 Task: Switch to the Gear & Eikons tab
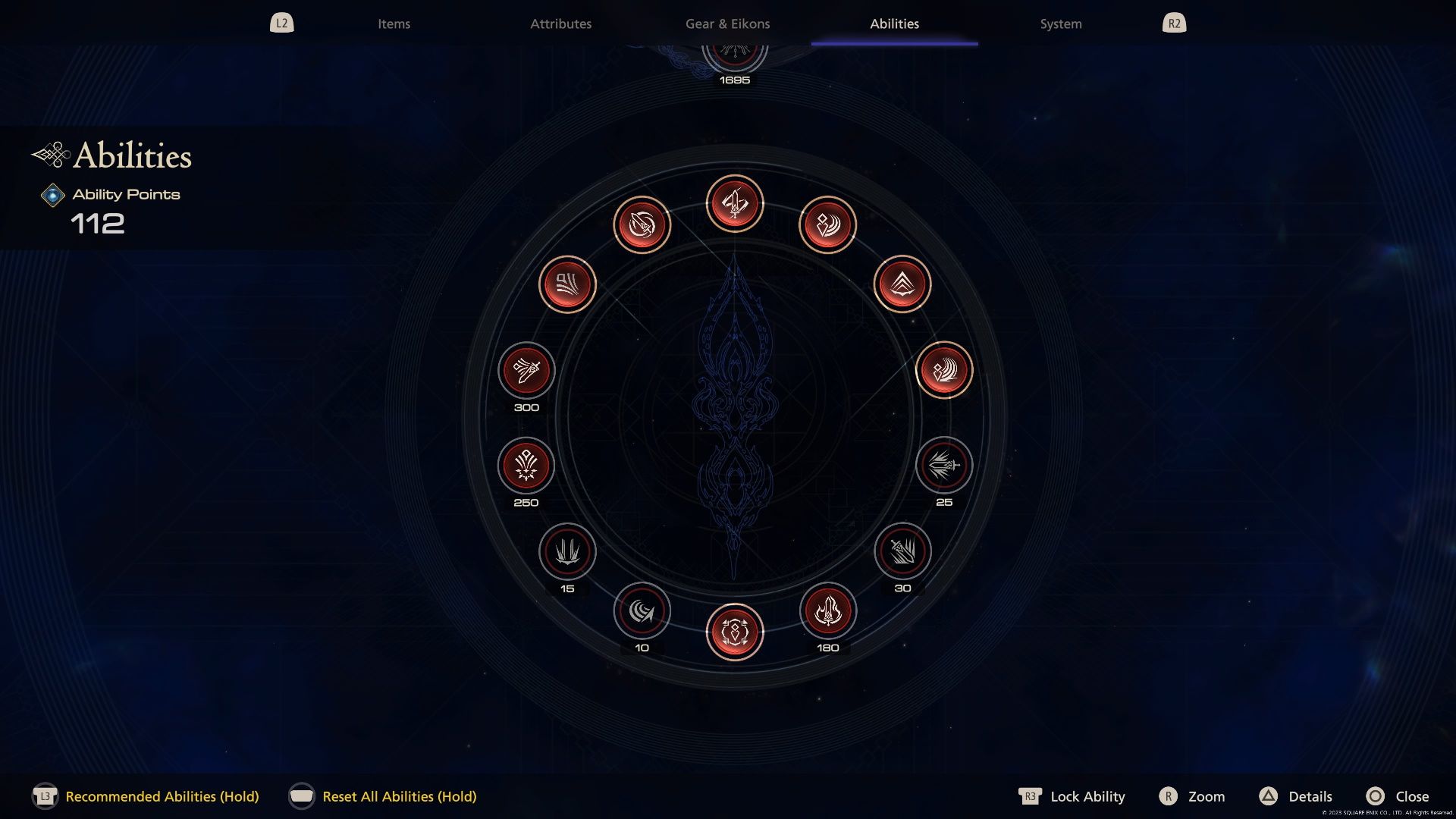[728, 24]
